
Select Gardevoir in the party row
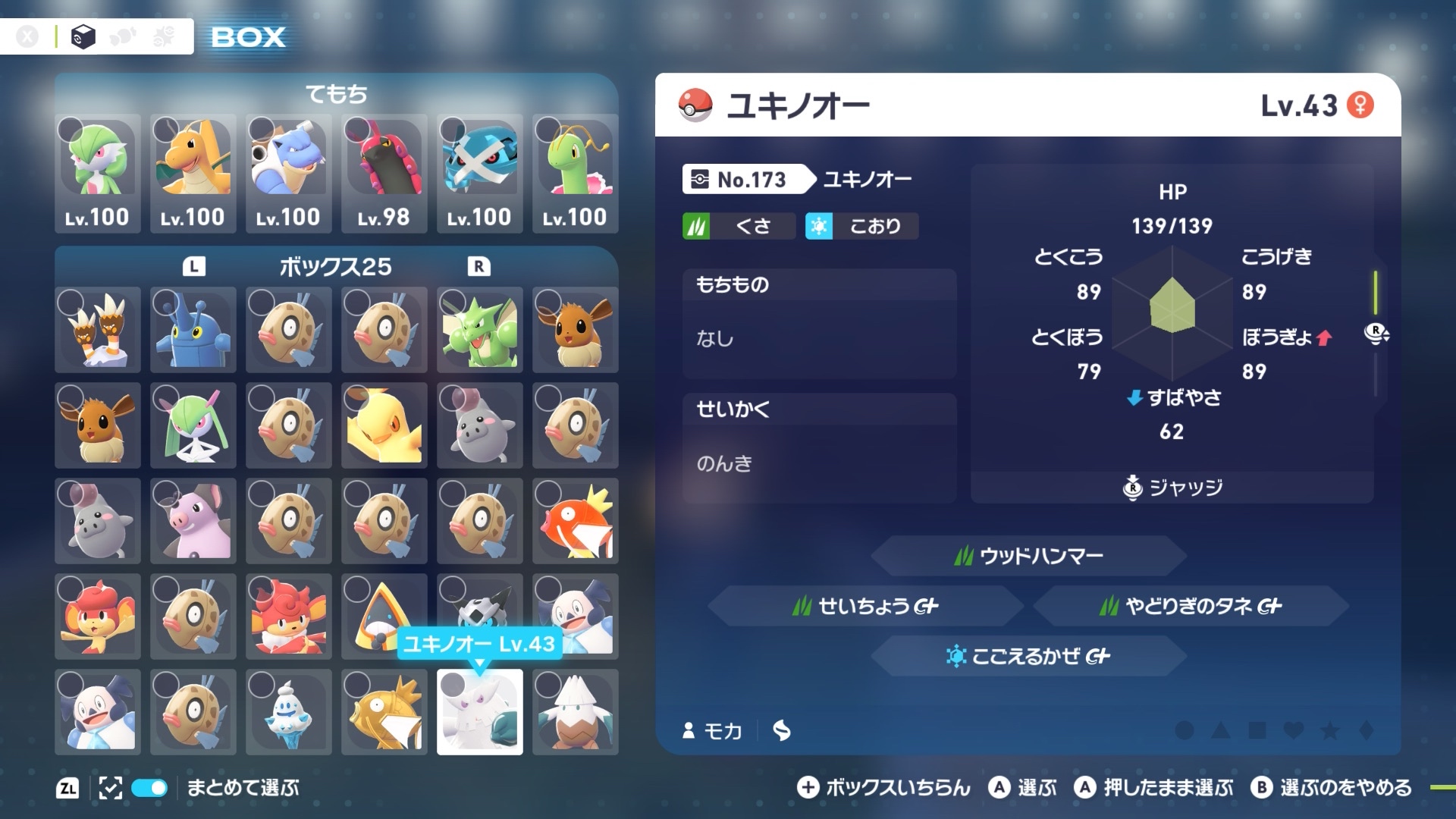tap(98, 172)
